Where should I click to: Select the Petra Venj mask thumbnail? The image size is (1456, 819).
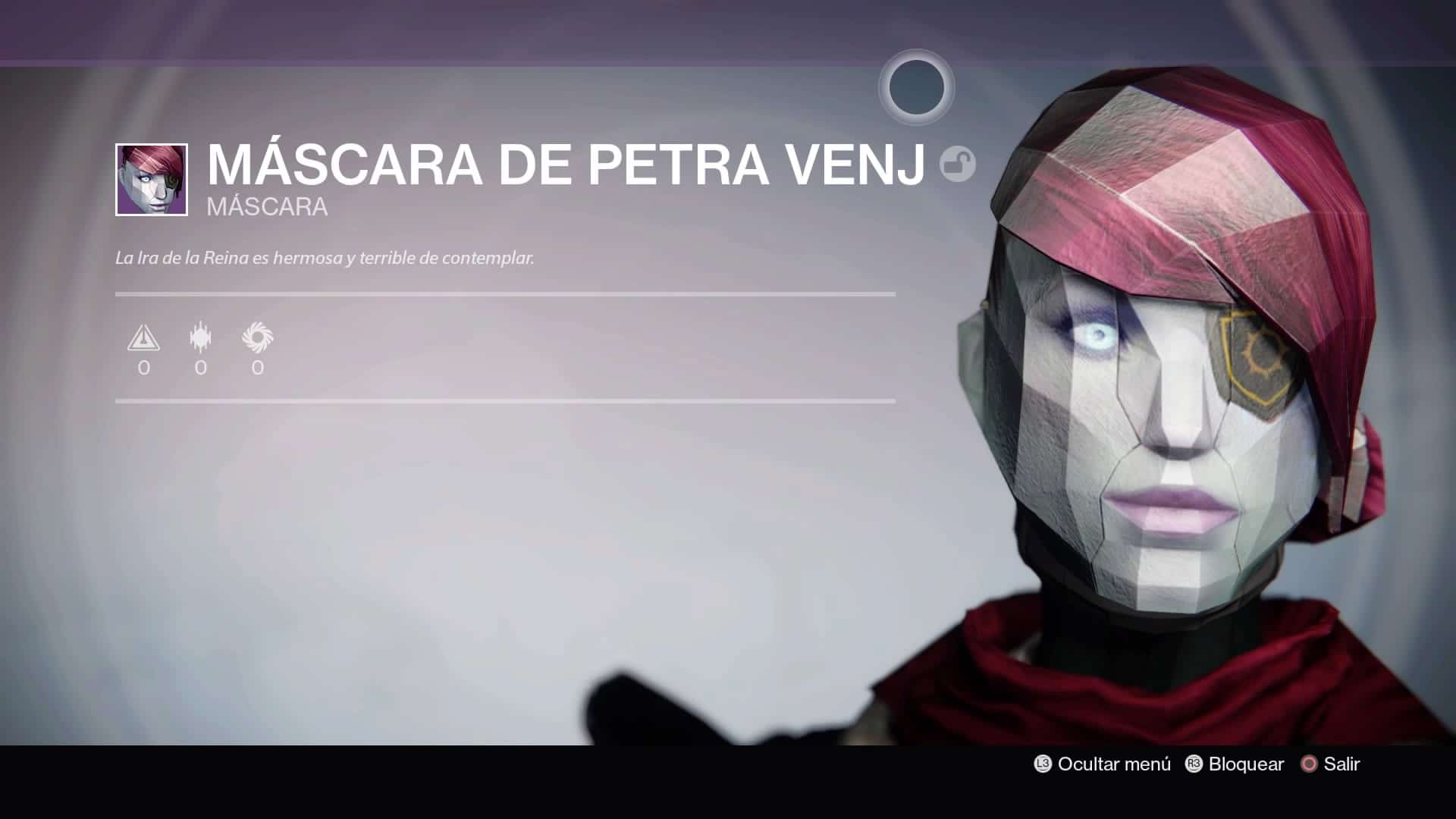click(x=152, y=180)
